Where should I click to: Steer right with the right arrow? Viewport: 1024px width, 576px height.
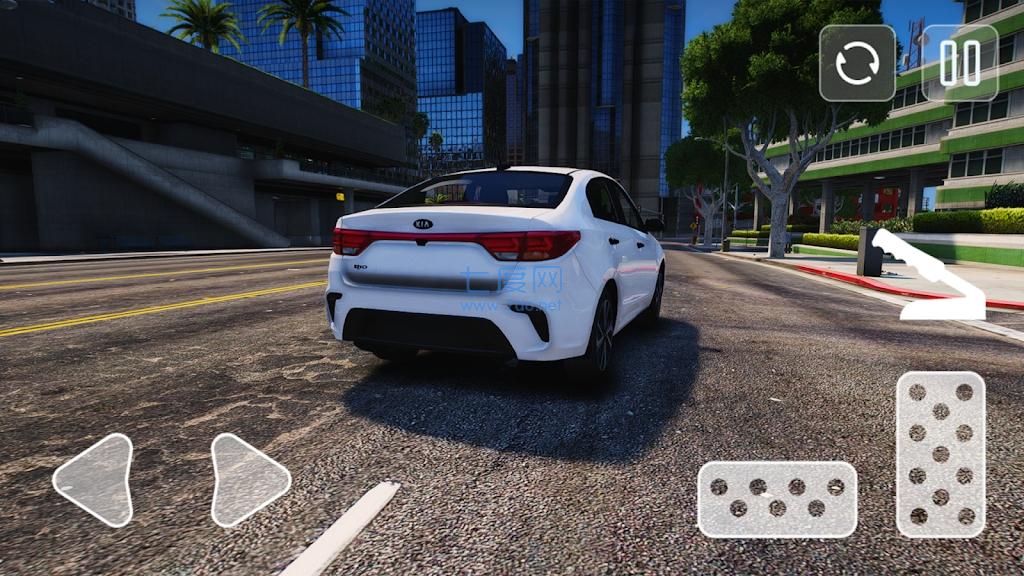point(248,480)
